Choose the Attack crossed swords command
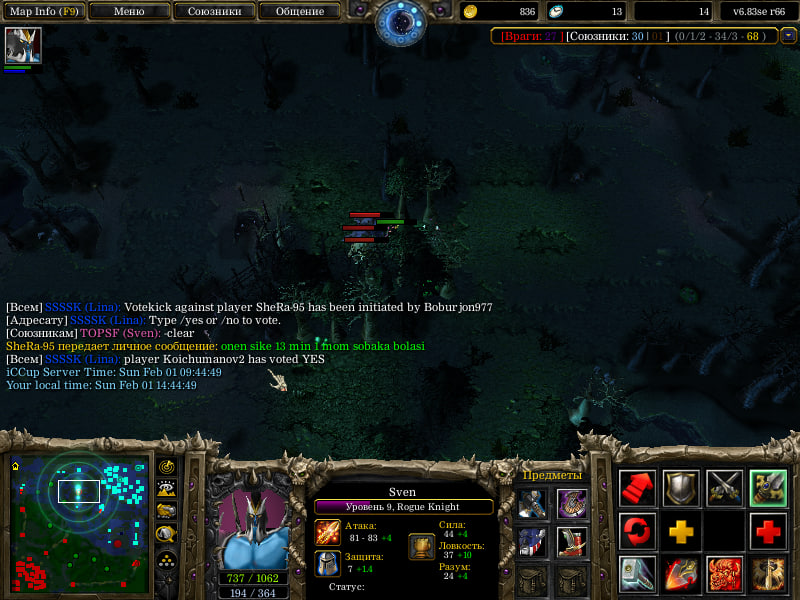800x600 pixels. click(x=725, y=487)
